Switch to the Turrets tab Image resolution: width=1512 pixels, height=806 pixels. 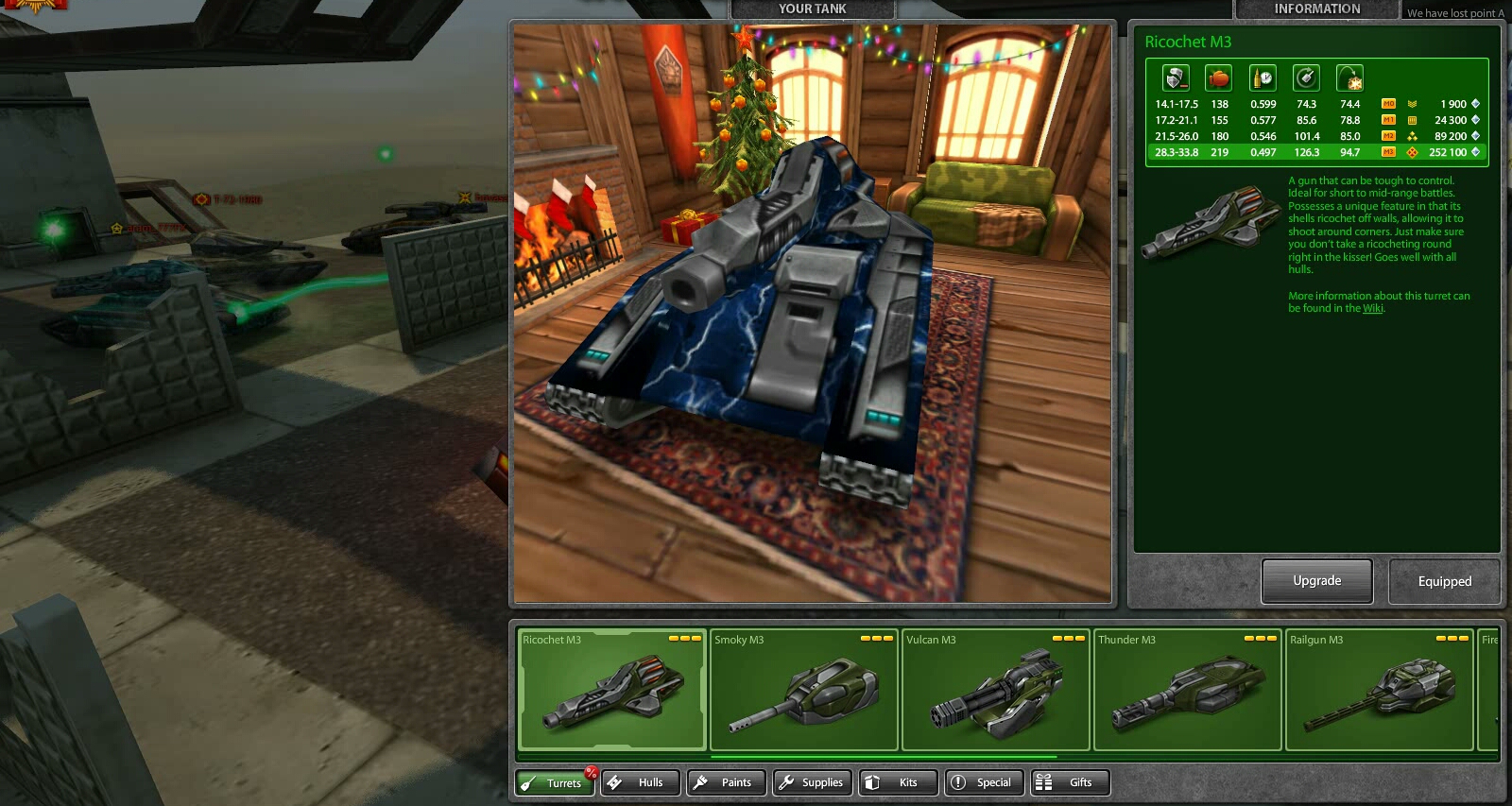click(x=555, y=782)
